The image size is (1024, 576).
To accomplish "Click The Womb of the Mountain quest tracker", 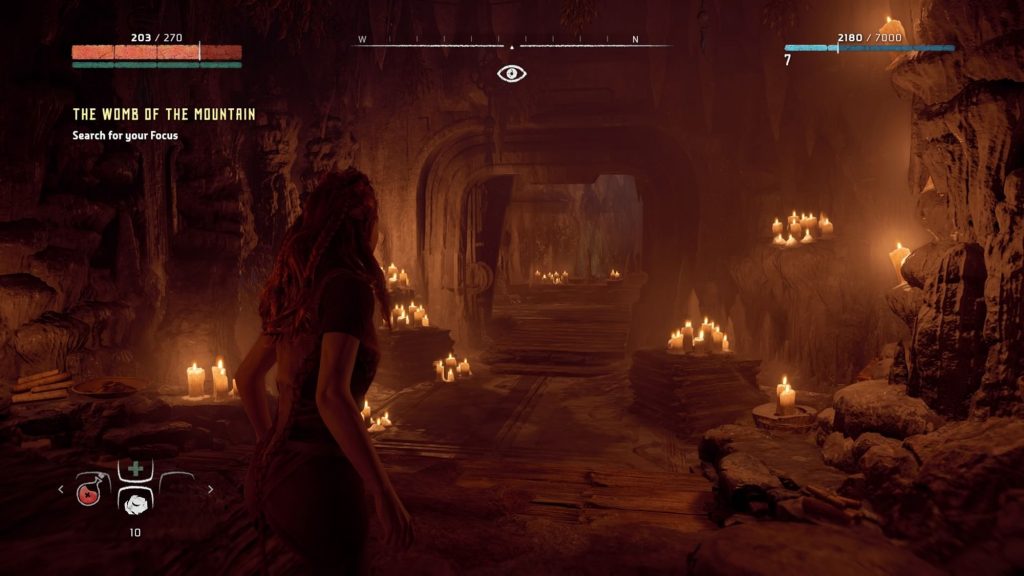I will [x=164, y=115].
